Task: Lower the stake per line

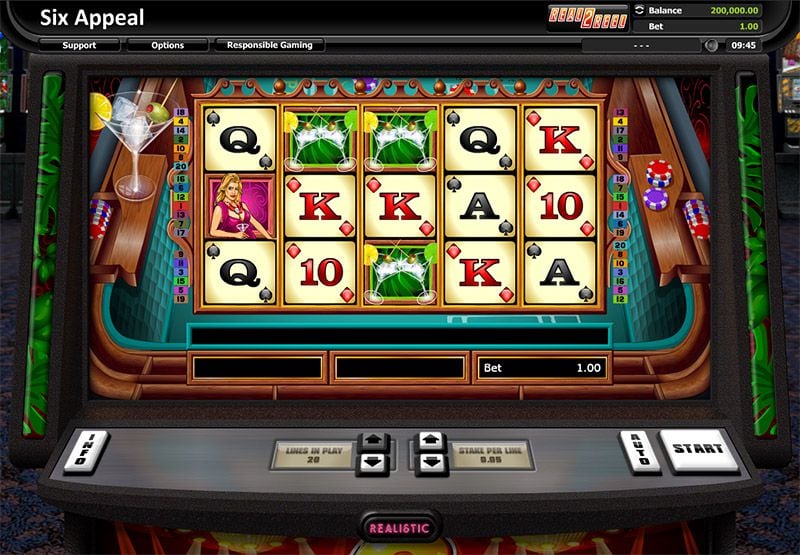Action: [x=430, y=464]
